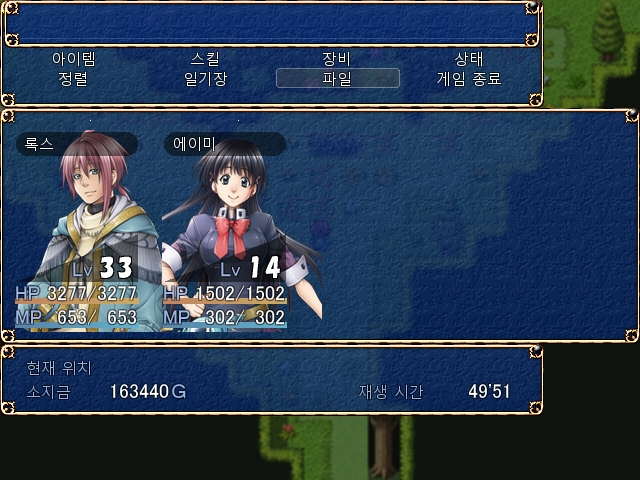Open the 아이템 (Items) menu
Screen dimensions: 640x480
coord(74,59)
